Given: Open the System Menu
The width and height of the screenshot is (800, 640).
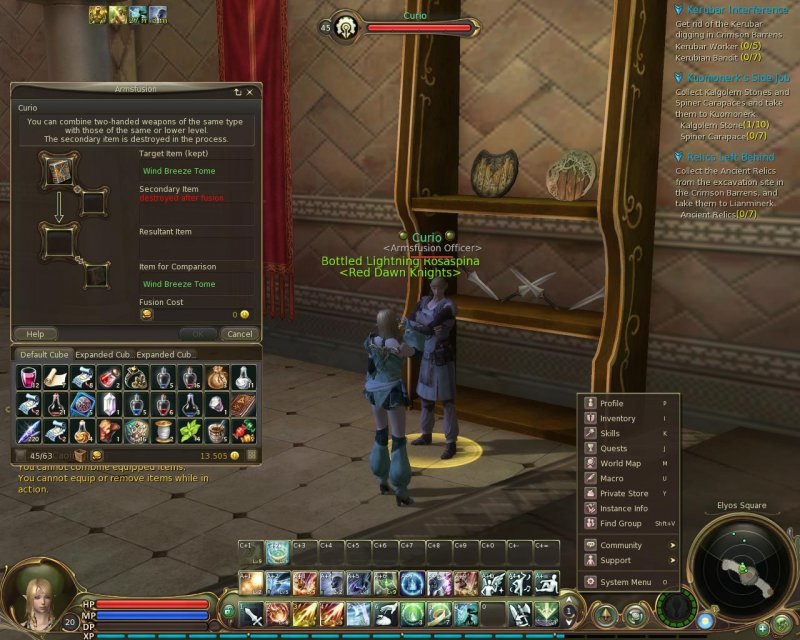Looking at the screenshot, I should (x=625, y=582).
